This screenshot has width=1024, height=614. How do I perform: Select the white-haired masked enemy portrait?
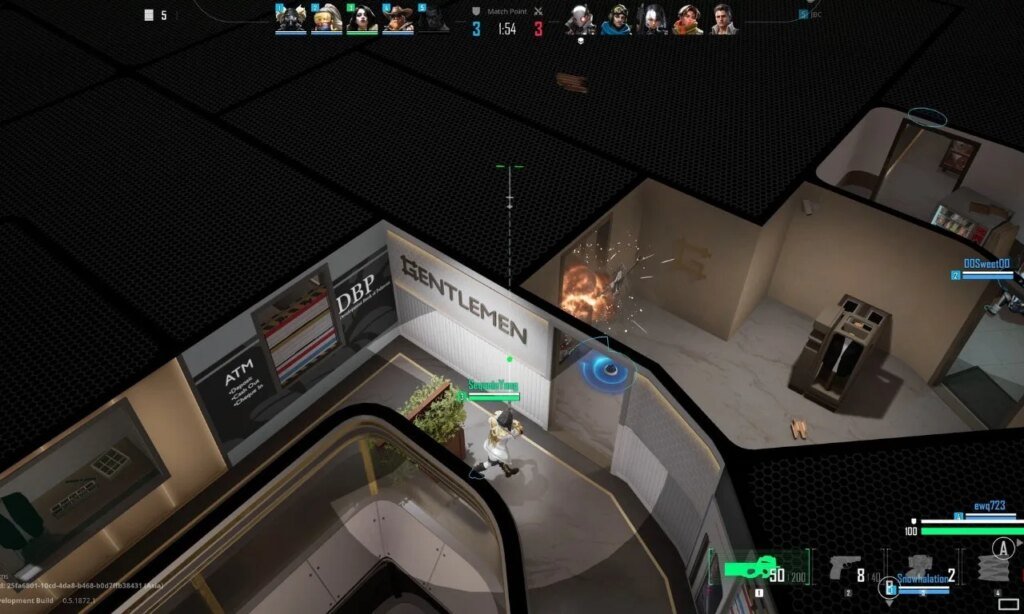[580, 19]
